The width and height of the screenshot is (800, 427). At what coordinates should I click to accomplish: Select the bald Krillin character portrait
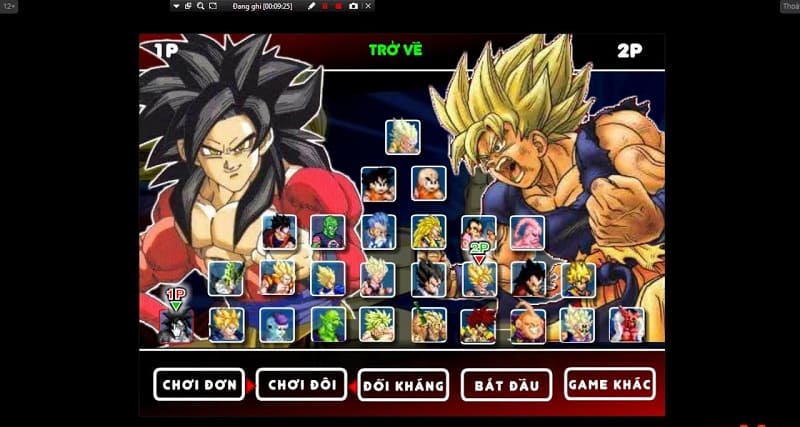428,183
